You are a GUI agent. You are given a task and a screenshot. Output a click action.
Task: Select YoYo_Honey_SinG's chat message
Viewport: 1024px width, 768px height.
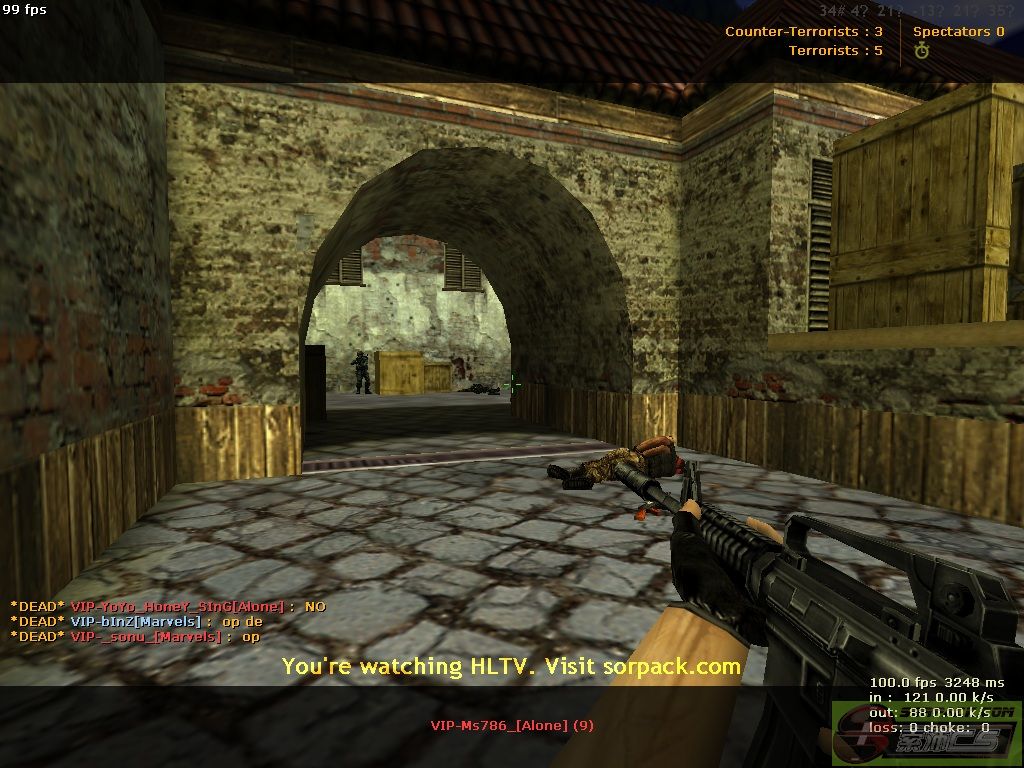point(168,606)
